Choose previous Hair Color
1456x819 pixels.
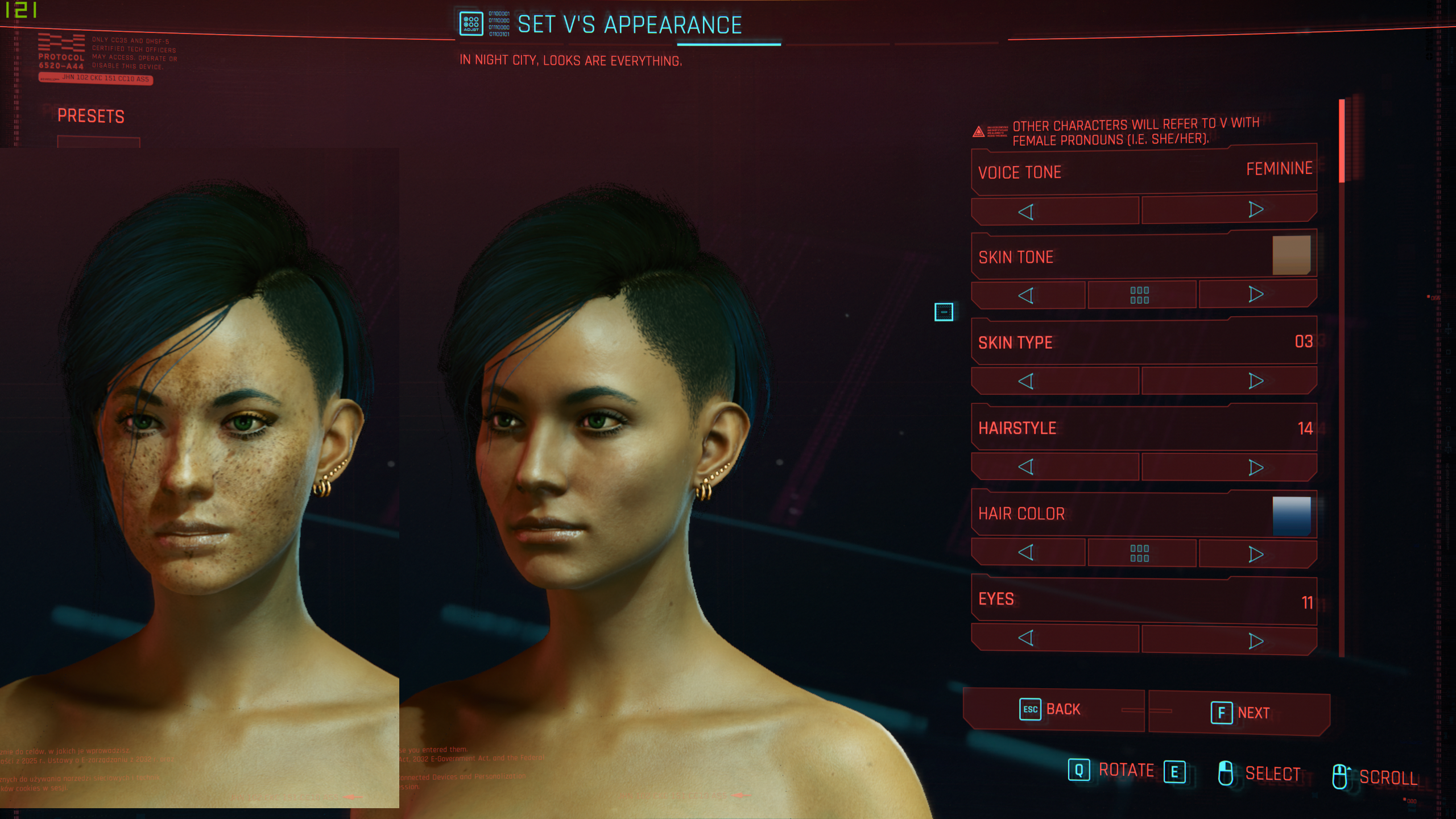click(x=1026, y=552)
